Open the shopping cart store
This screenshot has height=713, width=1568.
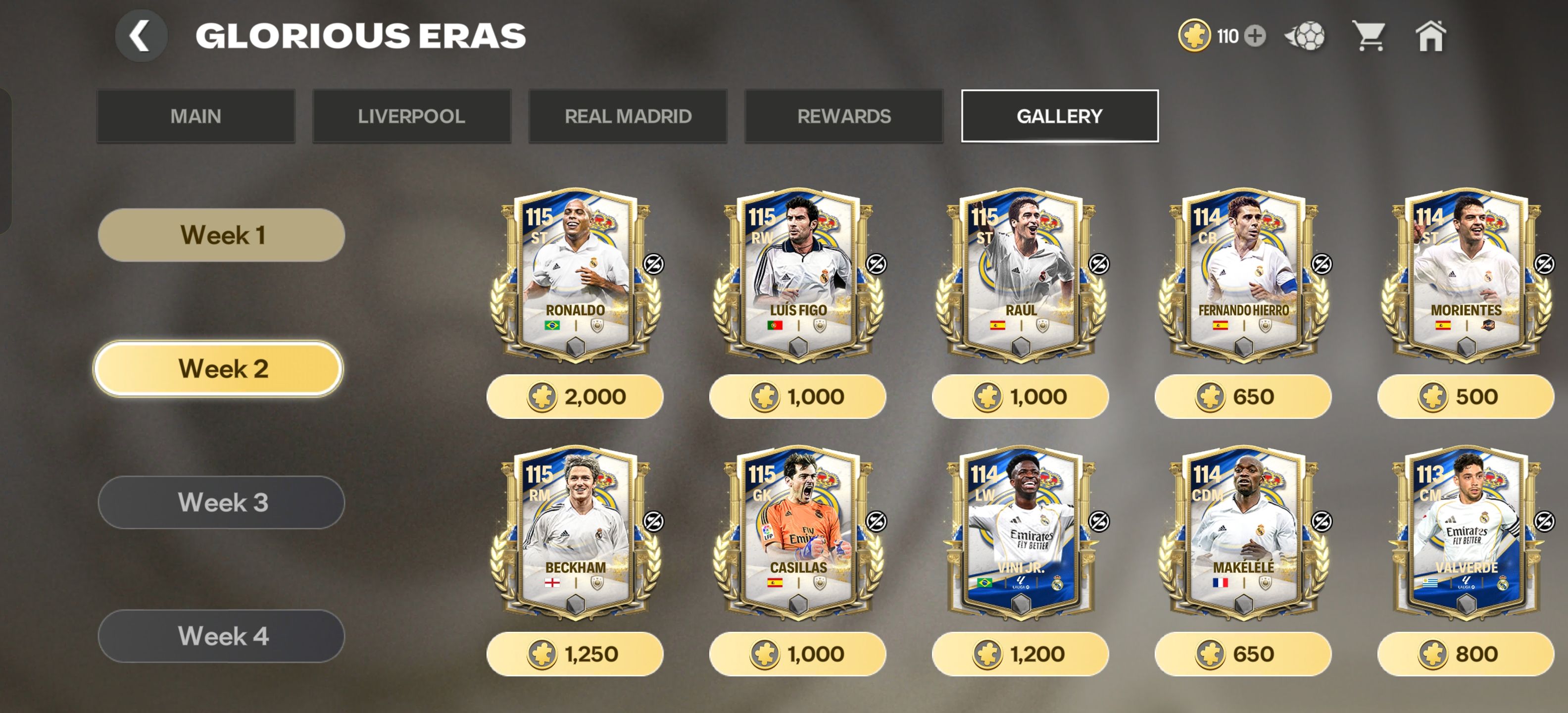click(1368, 36)
